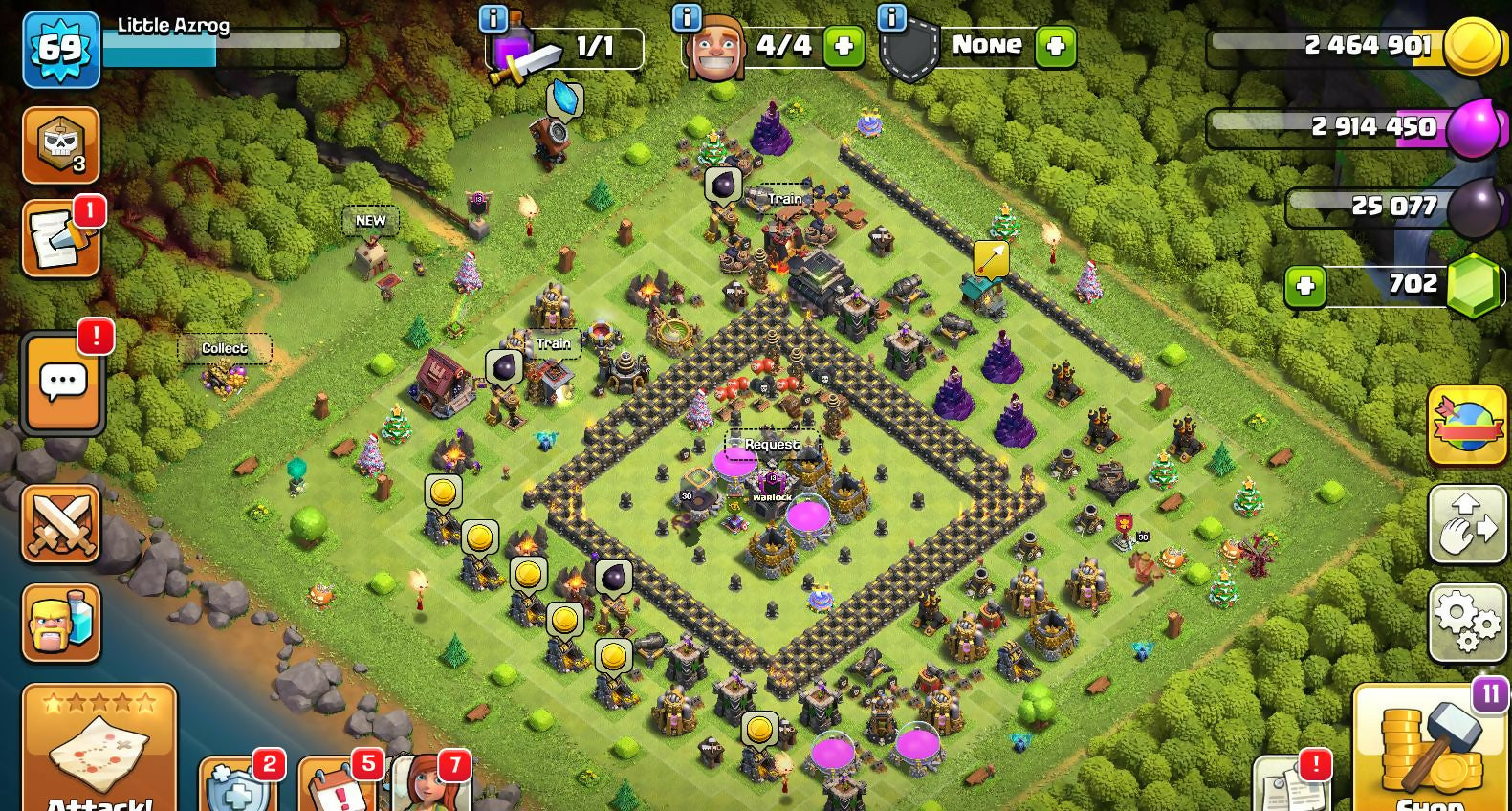Open the layout editor hand button
Viewport: 1512px width, 811px height.
1467,523
